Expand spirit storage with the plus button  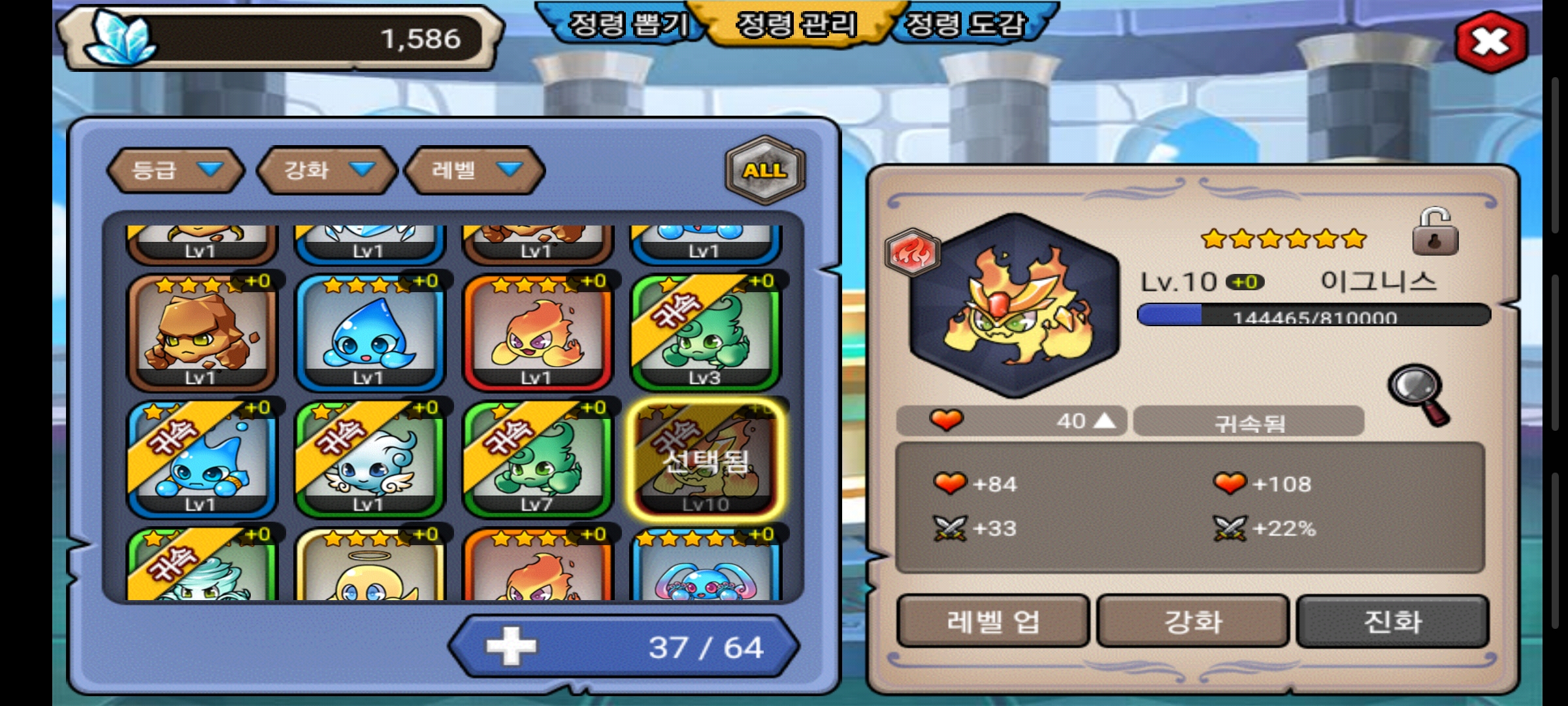[x=511, y=647]
